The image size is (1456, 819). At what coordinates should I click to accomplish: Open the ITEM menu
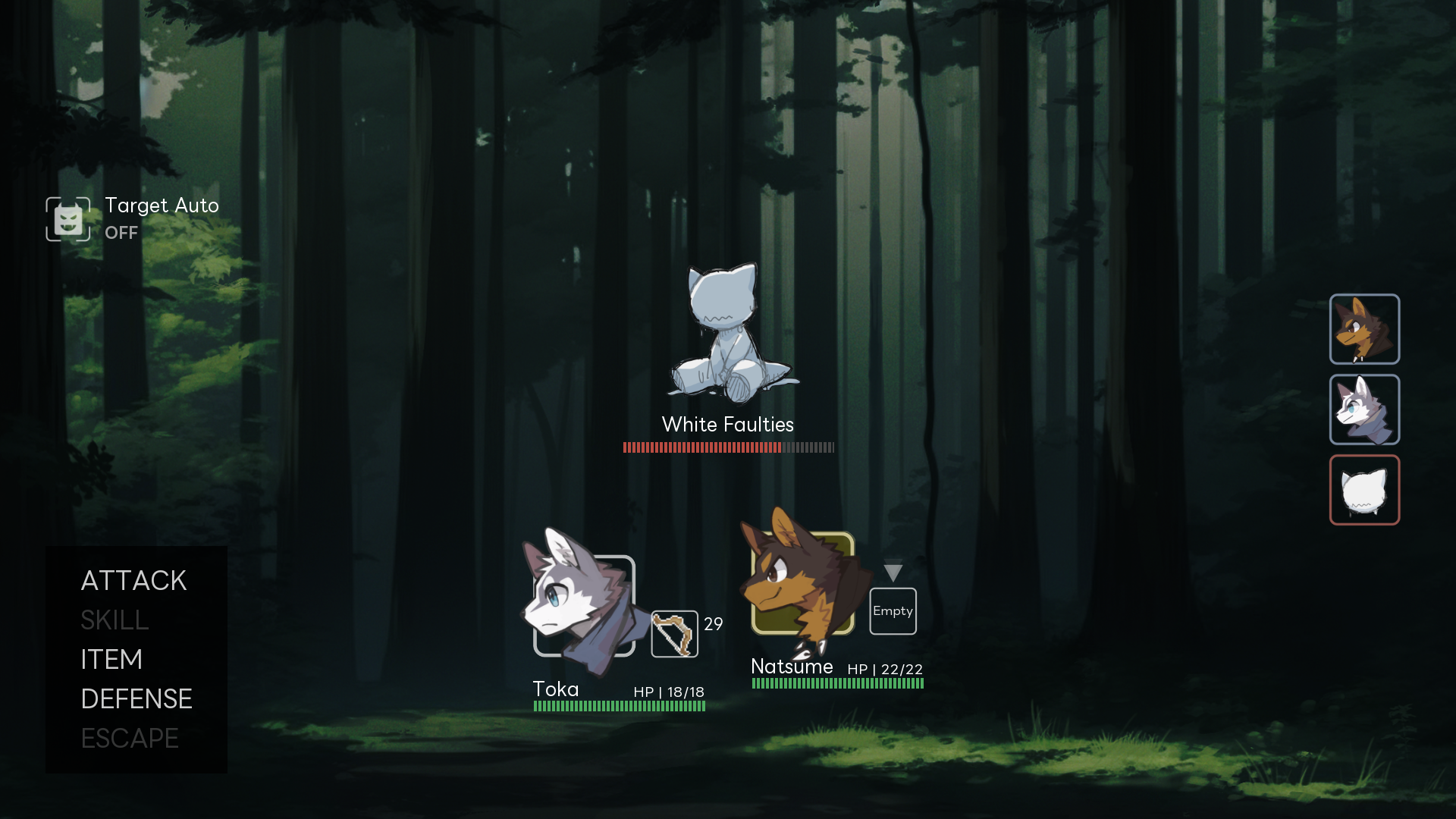(111, 661)
